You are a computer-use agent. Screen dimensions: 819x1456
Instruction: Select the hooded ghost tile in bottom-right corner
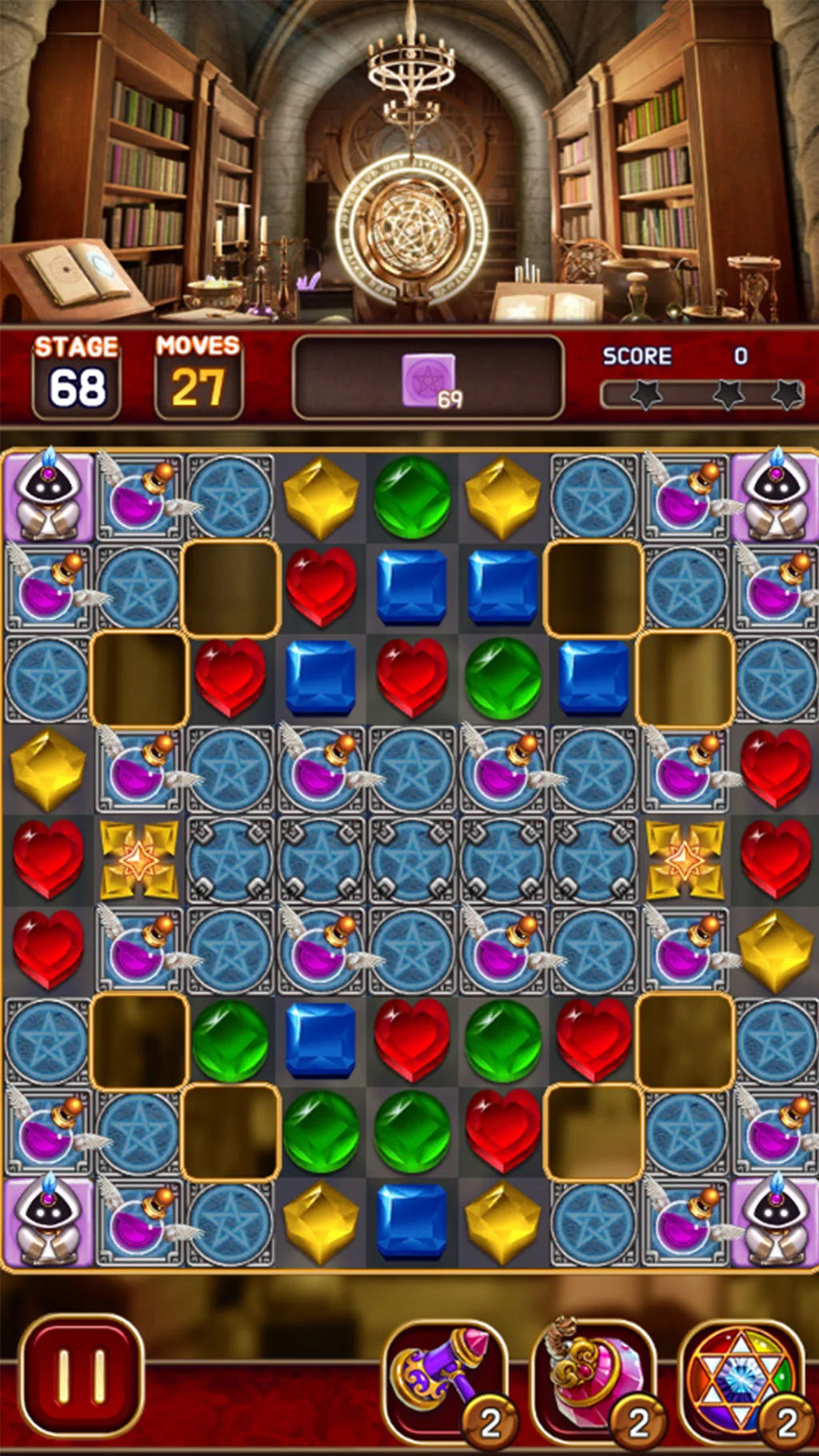click(774, 1221)
